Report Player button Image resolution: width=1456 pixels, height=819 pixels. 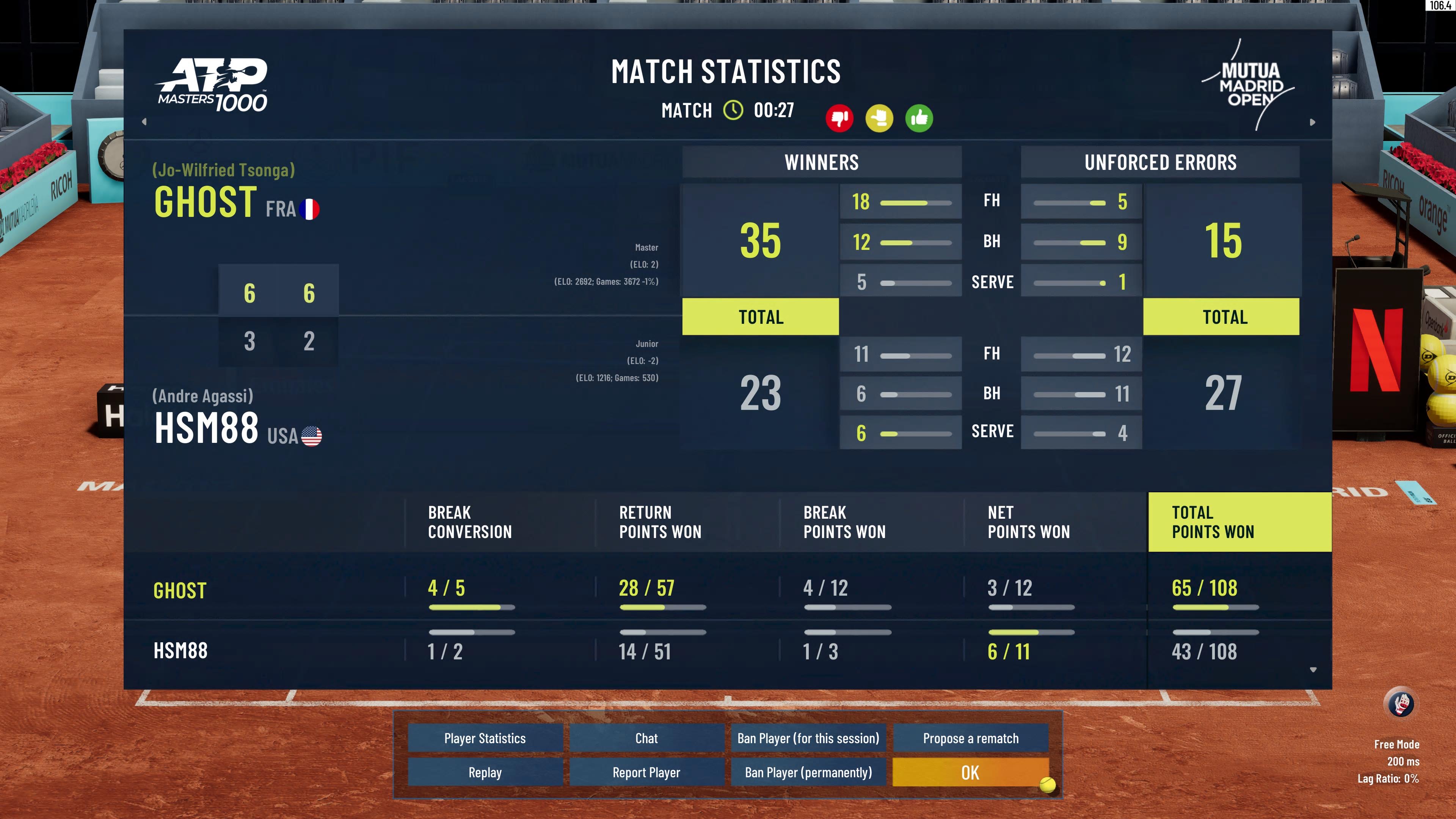[646, 772]
